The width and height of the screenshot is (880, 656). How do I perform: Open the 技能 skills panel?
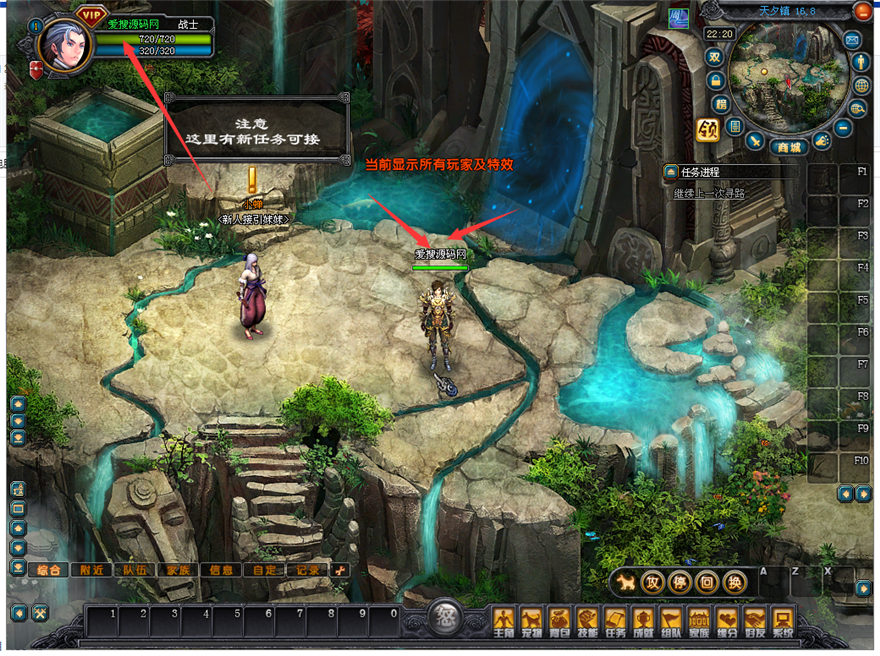(588, 619)
